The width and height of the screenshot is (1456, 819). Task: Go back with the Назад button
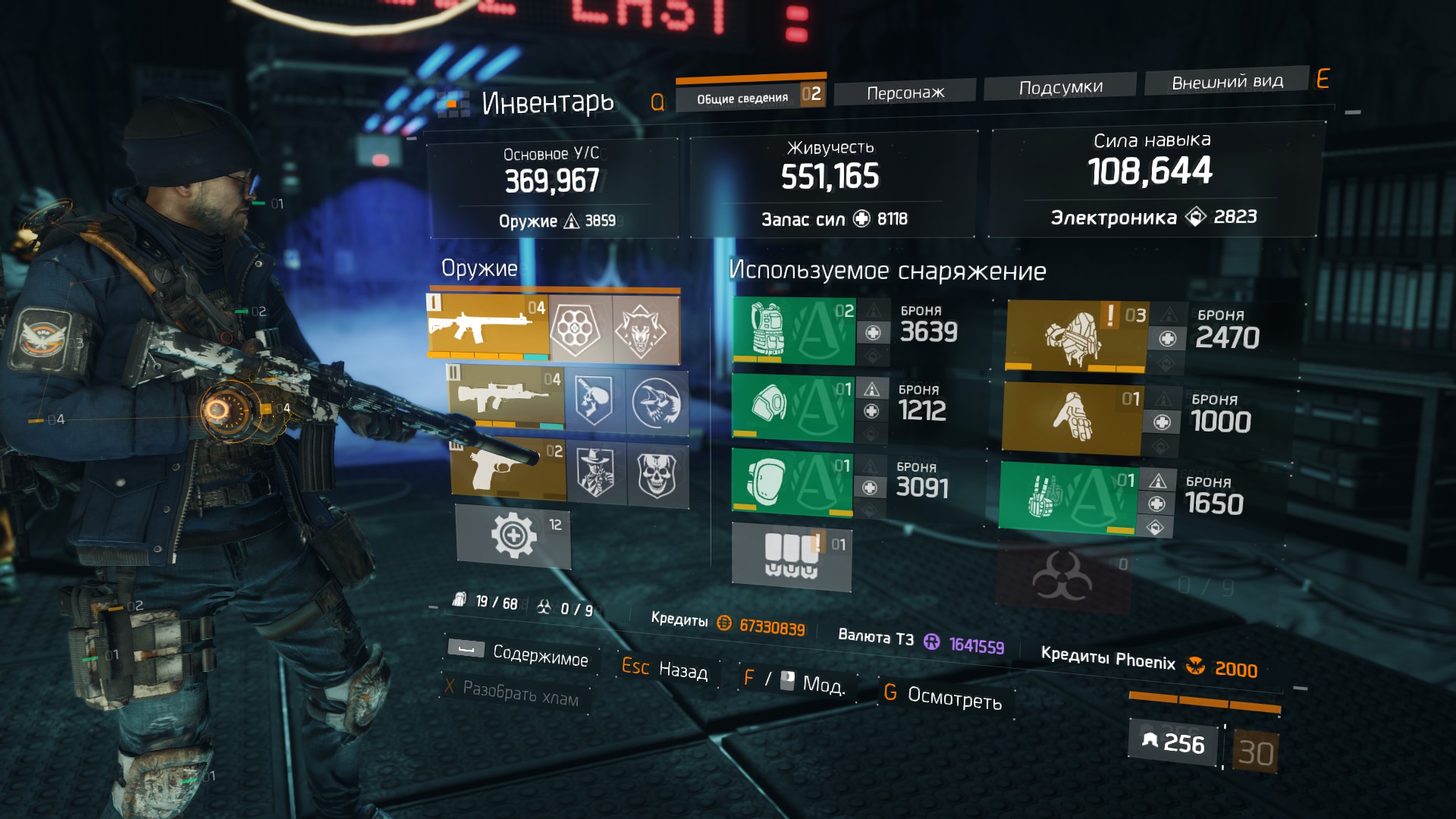(682, 670)
